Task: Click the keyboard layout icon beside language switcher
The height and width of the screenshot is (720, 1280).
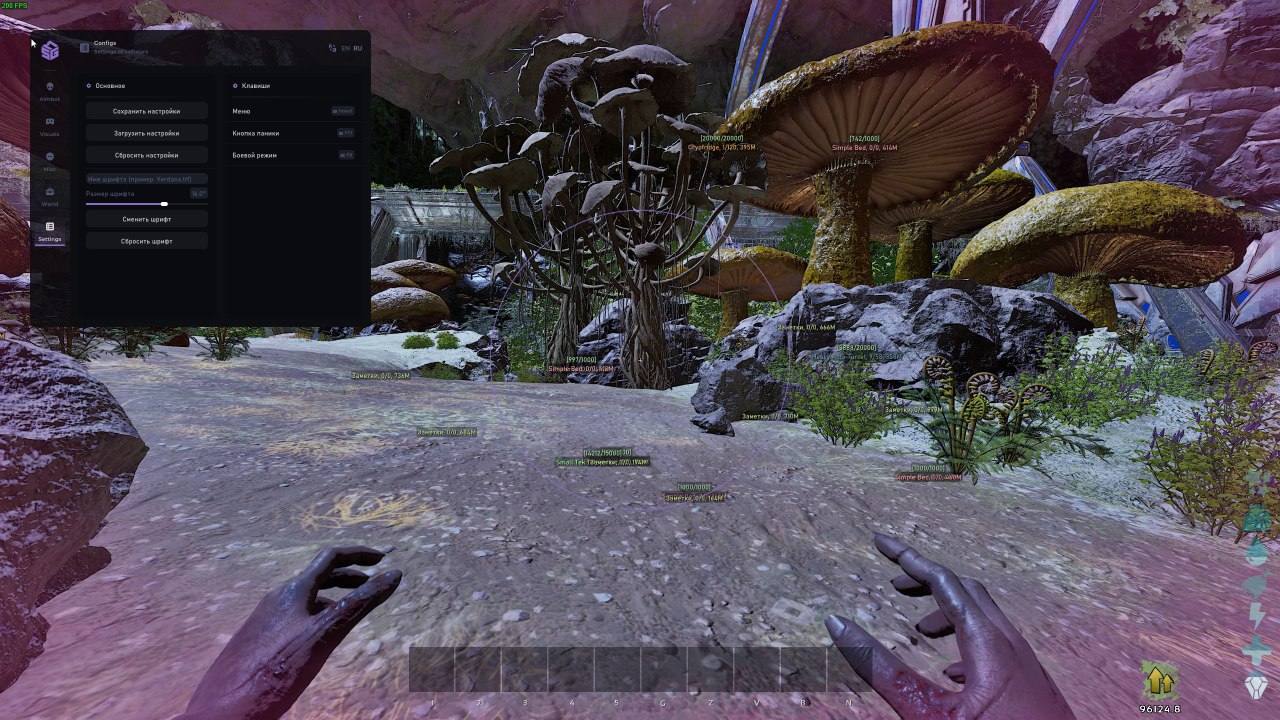Action: [332, 48]
